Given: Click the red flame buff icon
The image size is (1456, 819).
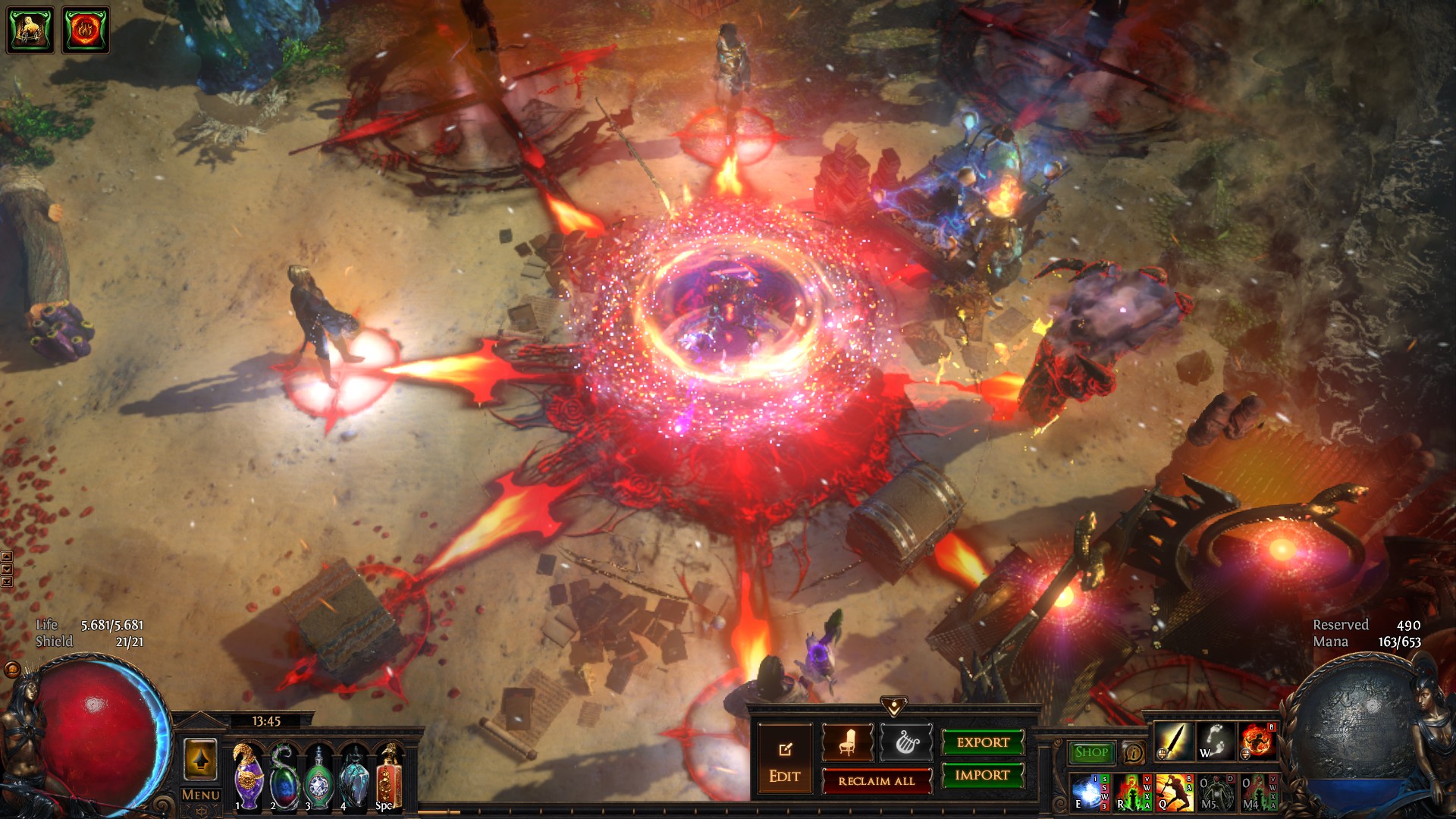Looking at the screenshot, I should (x=85, y=30).
